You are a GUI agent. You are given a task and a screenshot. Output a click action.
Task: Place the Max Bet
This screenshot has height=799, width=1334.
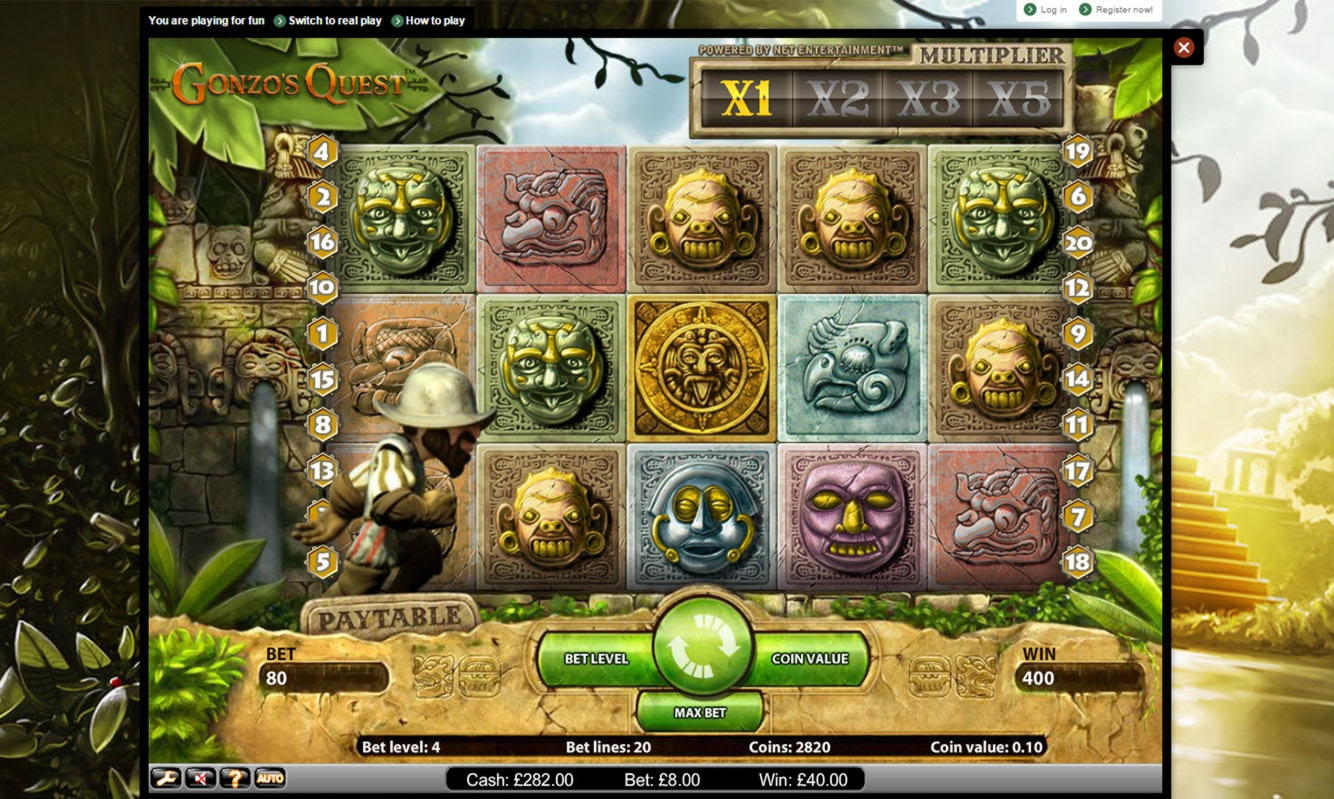coord(700,713)
